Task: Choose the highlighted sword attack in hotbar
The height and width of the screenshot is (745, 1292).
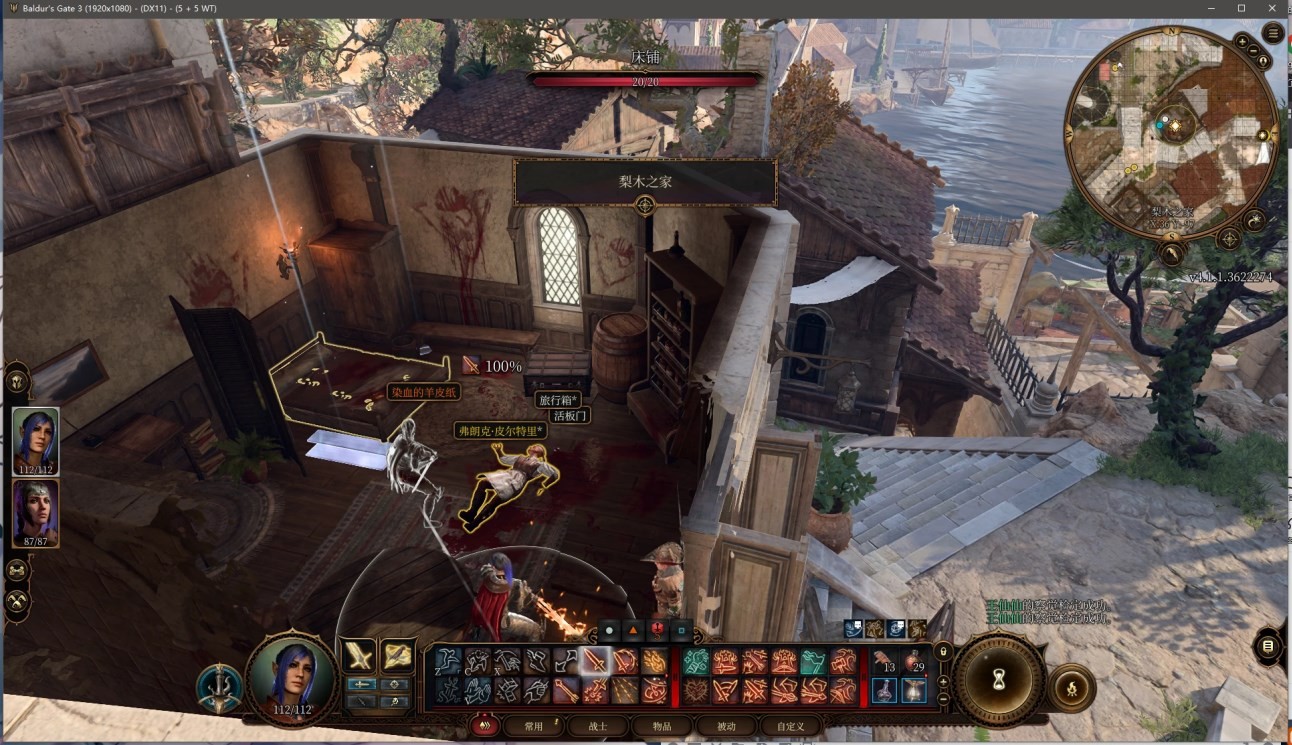Action: pos(596,661)
